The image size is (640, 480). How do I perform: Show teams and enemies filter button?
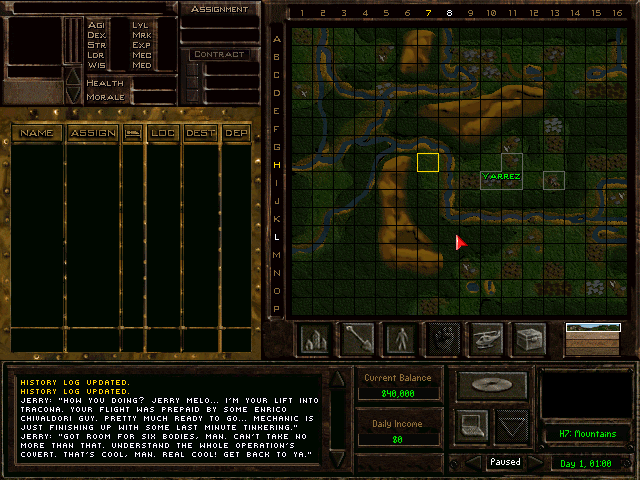[x=401, y=339]
